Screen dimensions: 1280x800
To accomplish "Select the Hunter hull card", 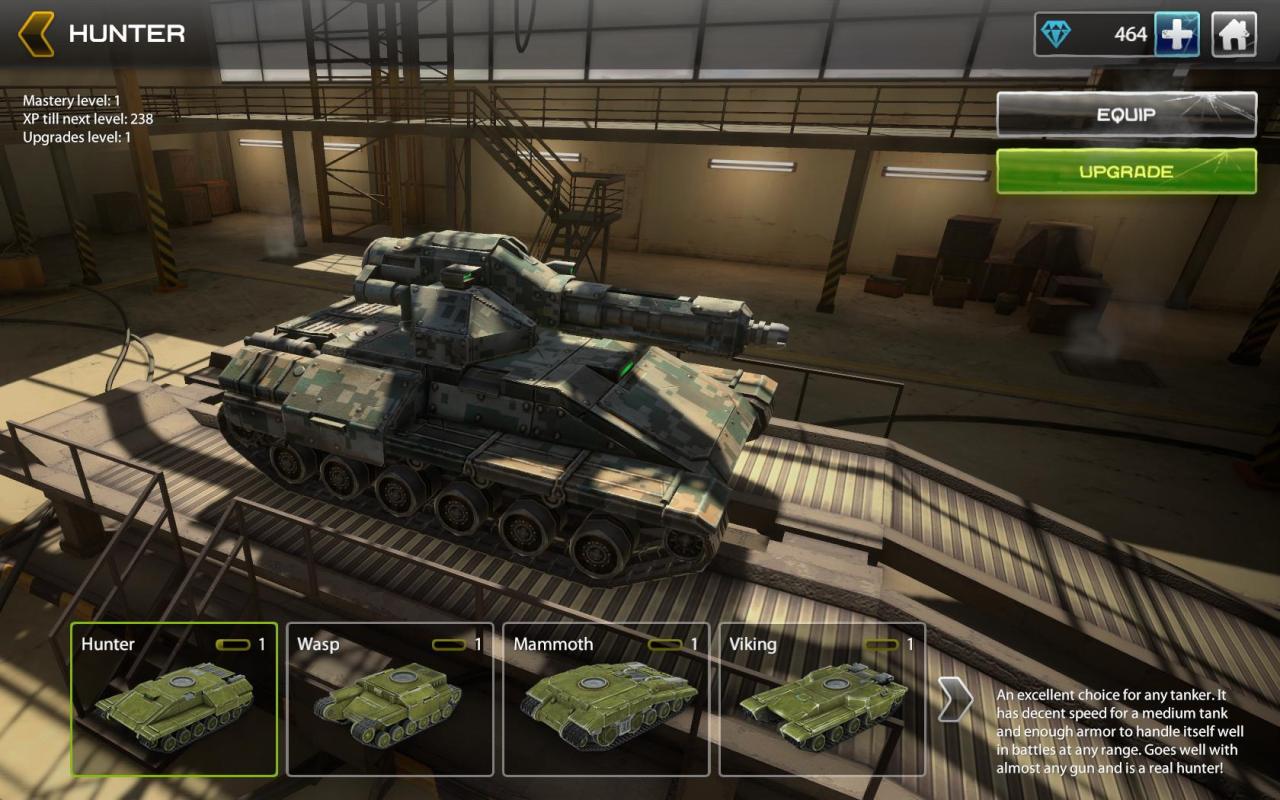I will [x=174, y=699].
